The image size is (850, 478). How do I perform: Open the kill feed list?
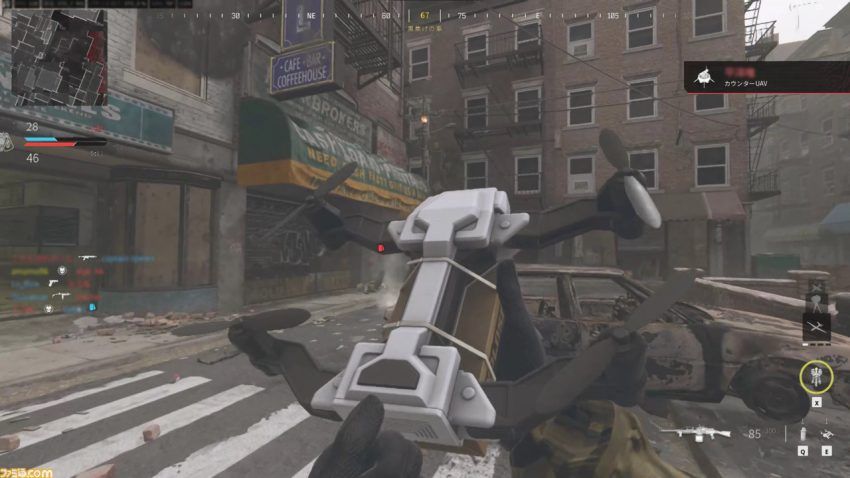coord(55,282)
